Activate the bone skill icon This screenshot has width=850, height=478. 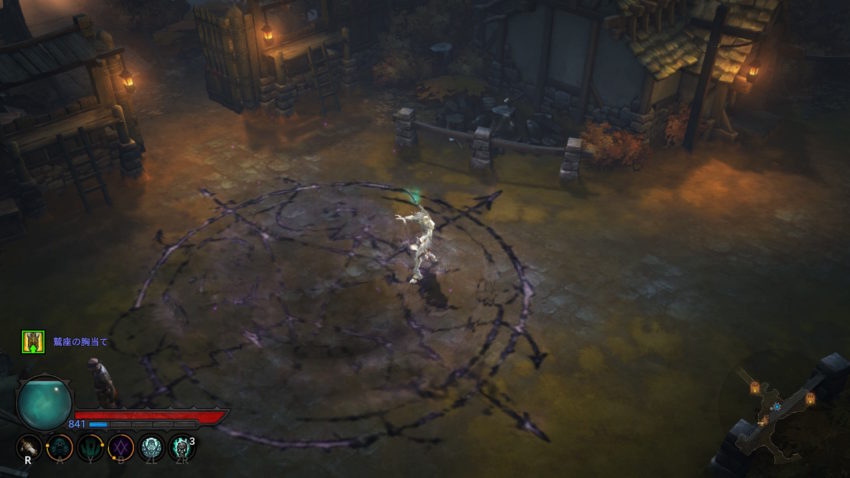pyautogui.click(x=28, y=447)
